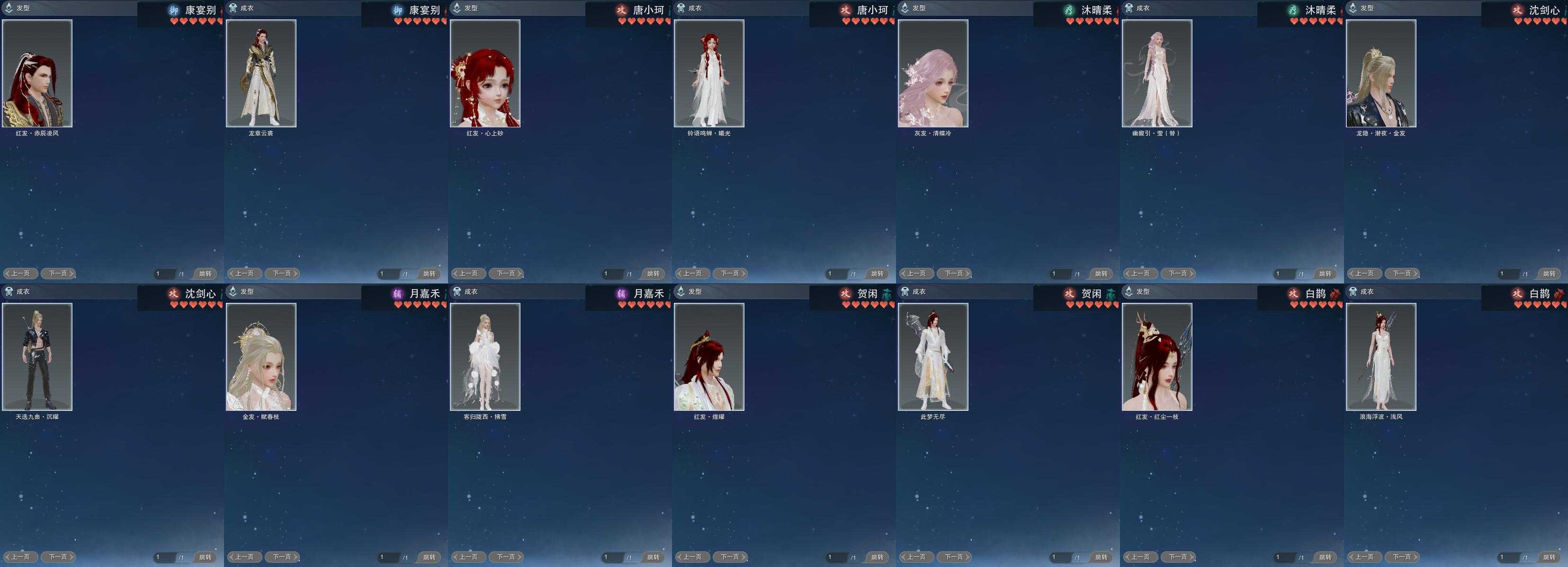
Task: Pick the 天选九曲·沉曜 outfit thumbnail
Action: tap(37, 356)
